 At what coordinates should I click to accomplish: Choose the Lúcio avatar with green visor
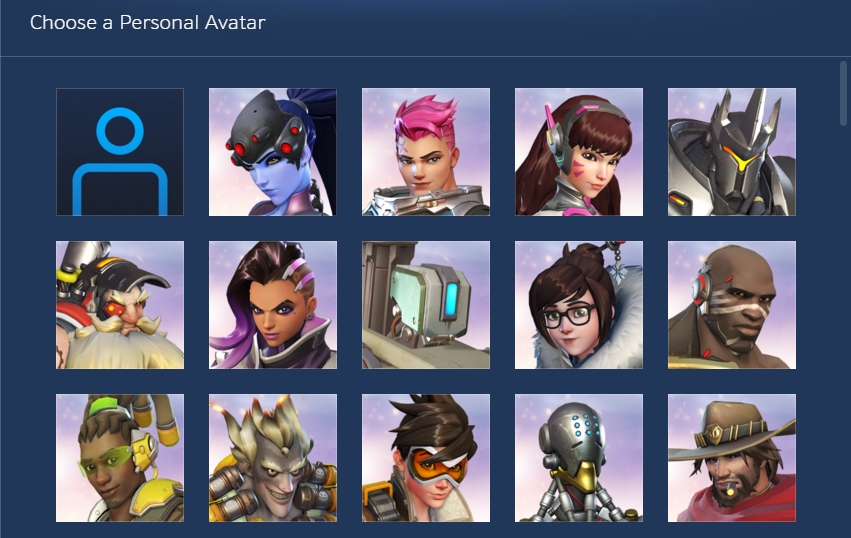coord(120,458)
